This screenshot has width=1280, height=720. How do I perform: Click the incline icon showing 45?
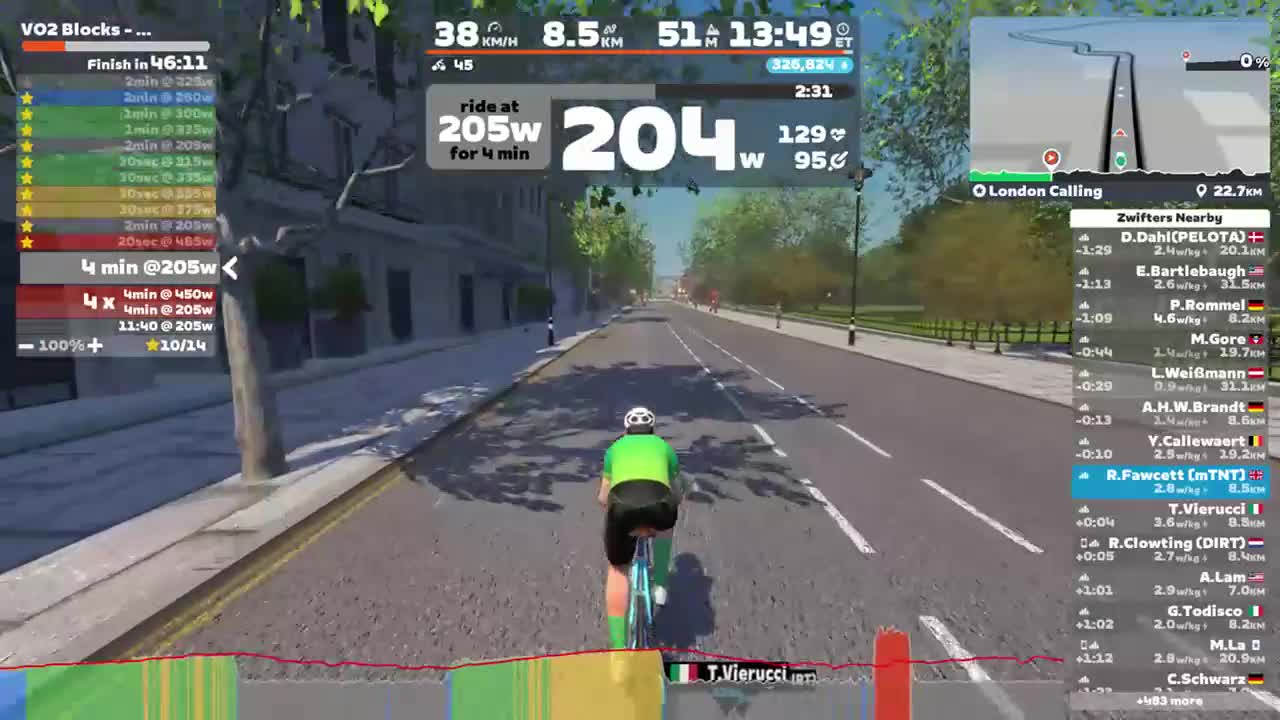coord(441,65)
